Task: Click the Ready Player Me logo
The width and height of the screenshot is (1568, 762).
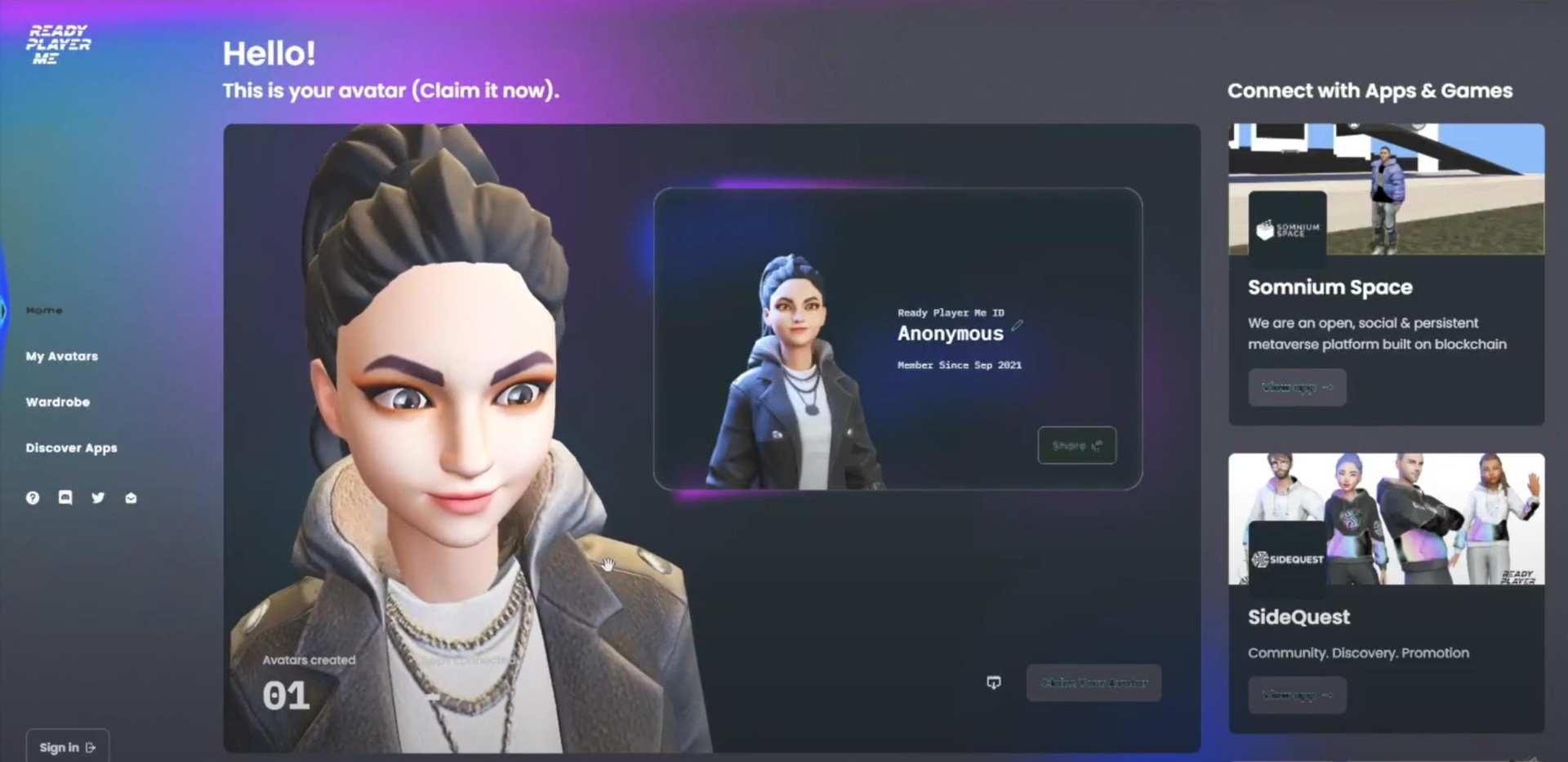Action: [x=58, y=44]
